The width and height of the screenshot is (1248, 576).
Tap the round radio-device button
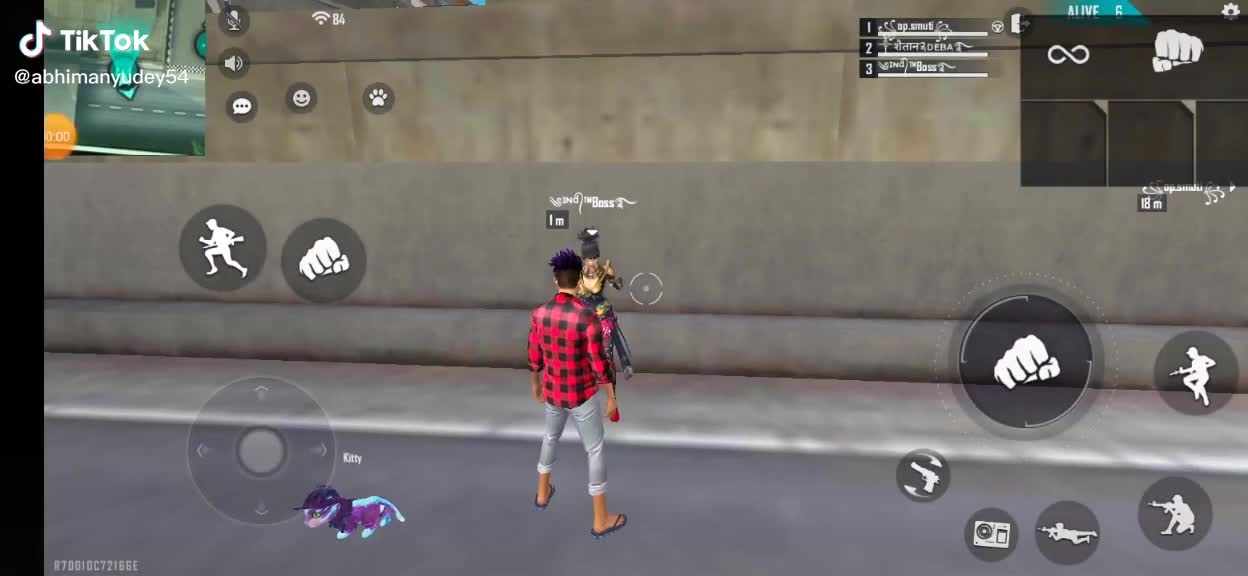click(x=991, y=534)
